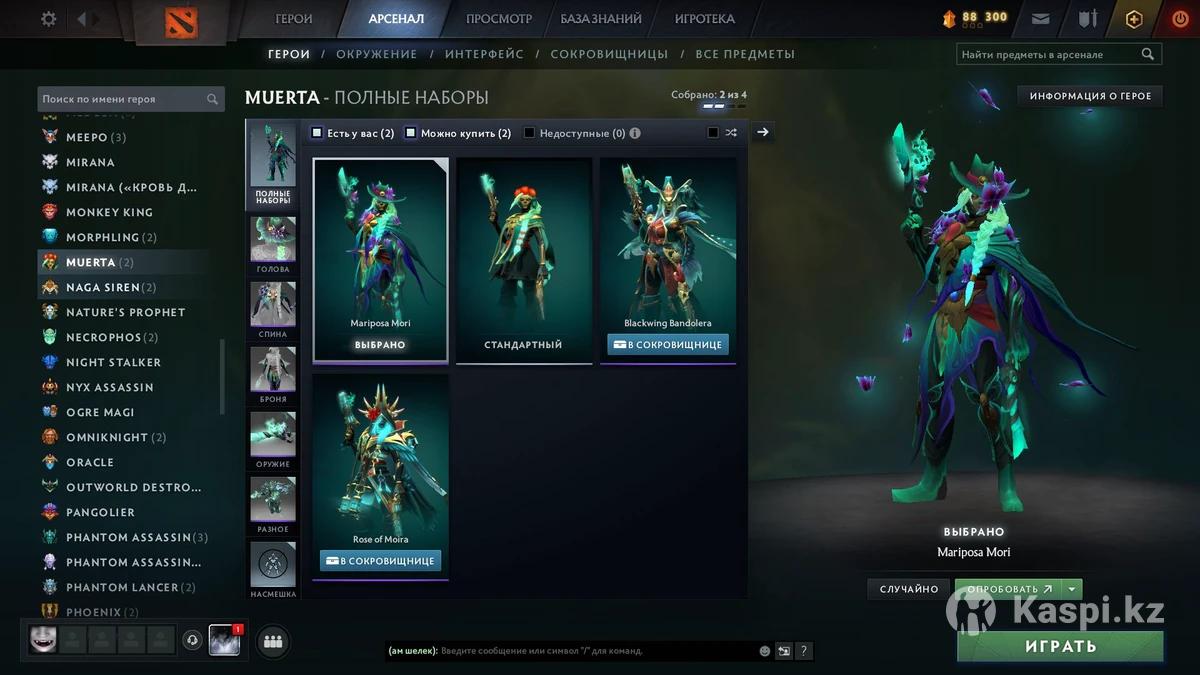The width and height of the screenshot is (1200, 675).
Task: Open the ПРОСМОТР tab
Action: tap(499, 19)
